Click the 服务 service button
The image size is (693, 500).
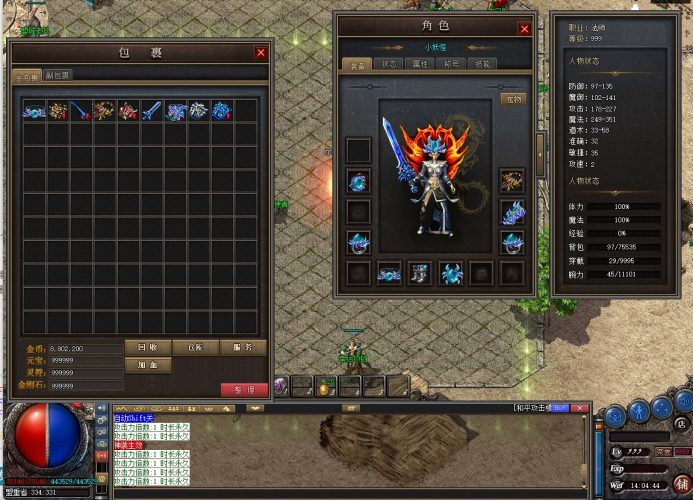[x=242, y=347]
